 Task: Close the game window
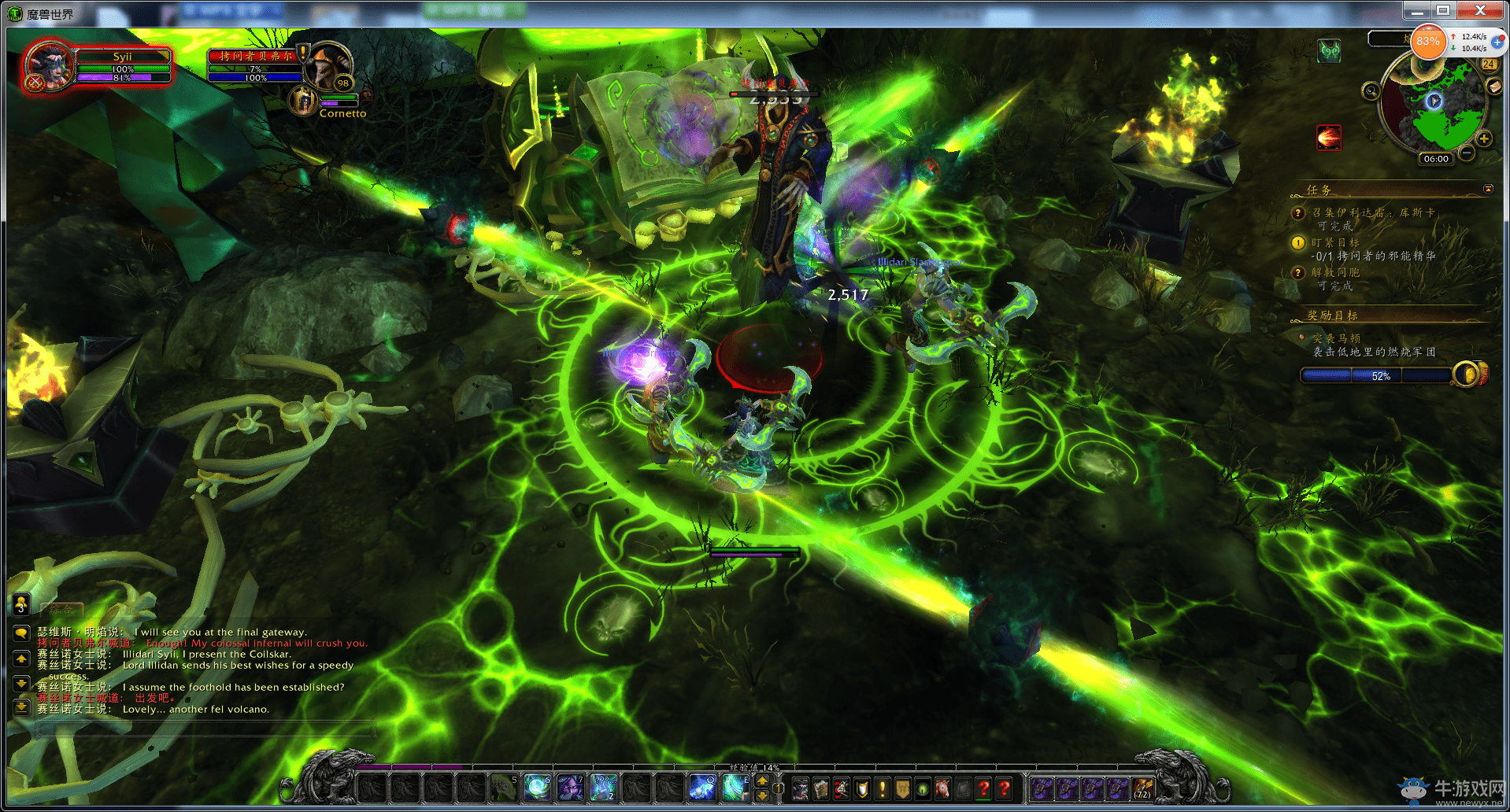[x=1479, y=10]
